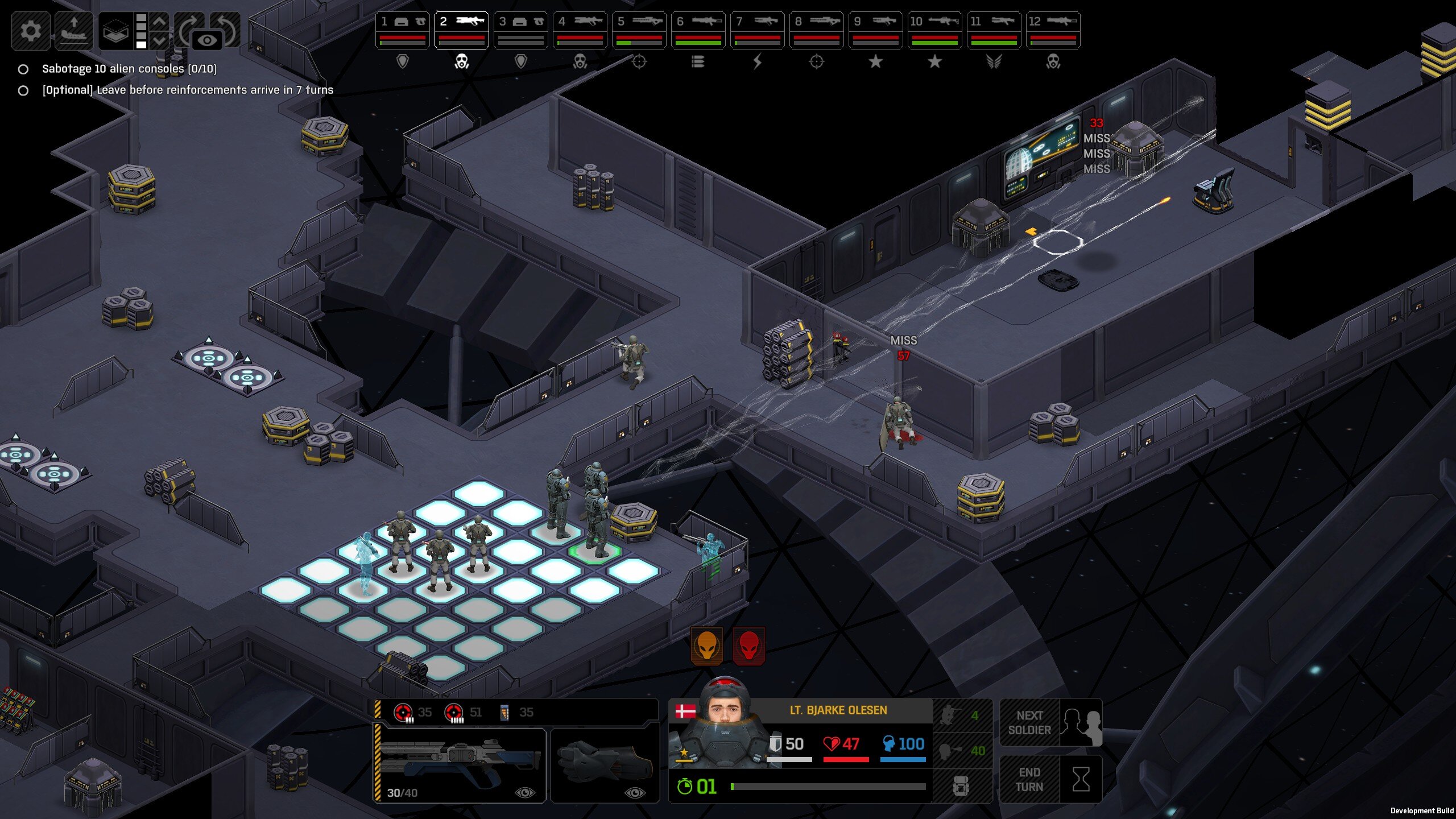Image resolution: width=1456 pixels, height=819 pixels.
Task: Click the red alien enemy indicator
Action: (748, 646)
